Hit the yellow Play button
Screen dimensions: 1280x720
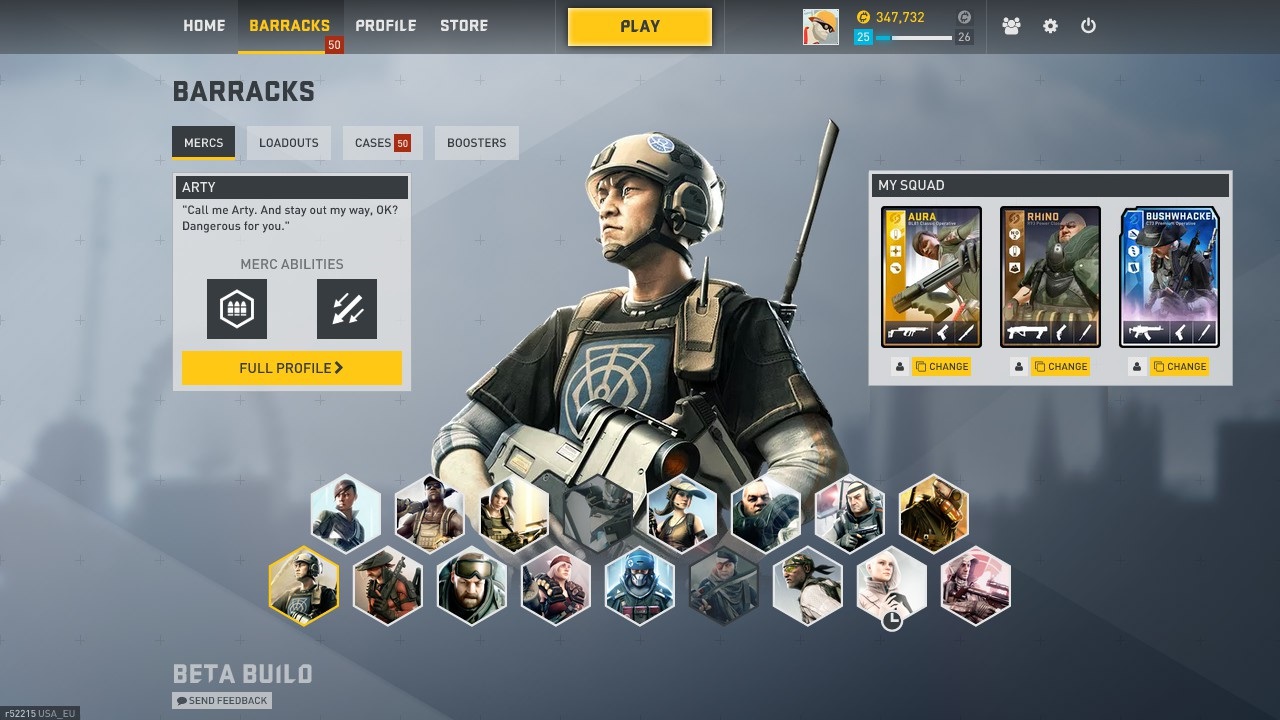(x=640, y=27)
